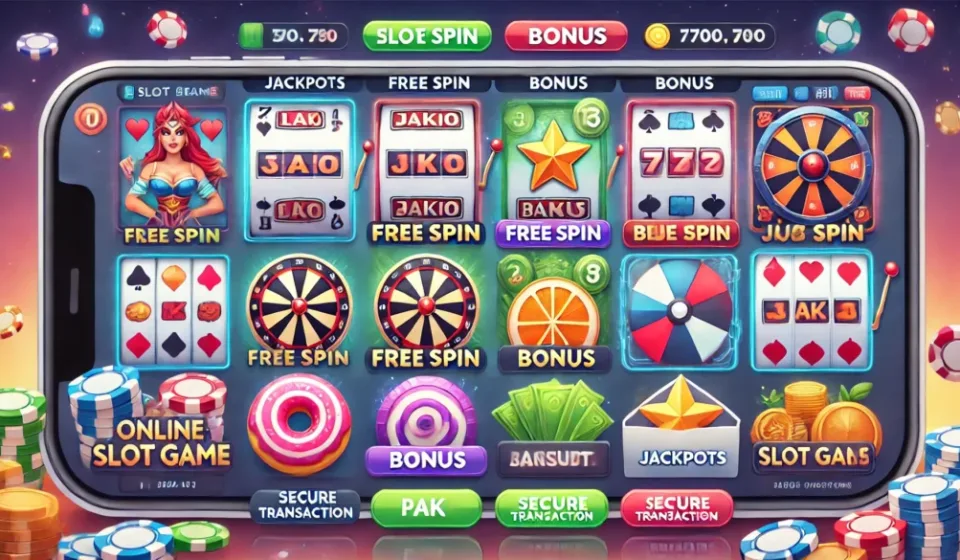Open the red BONUS button up top
960x560 pixels.
[x=567, y=37]
